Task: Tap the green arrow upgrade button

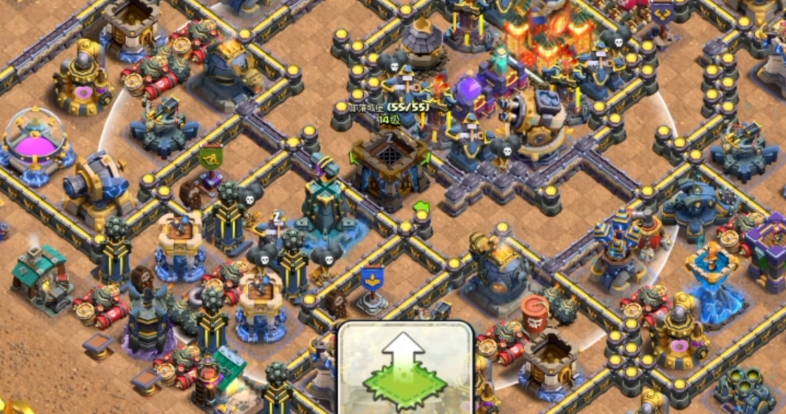Action: tap(404, 368)
